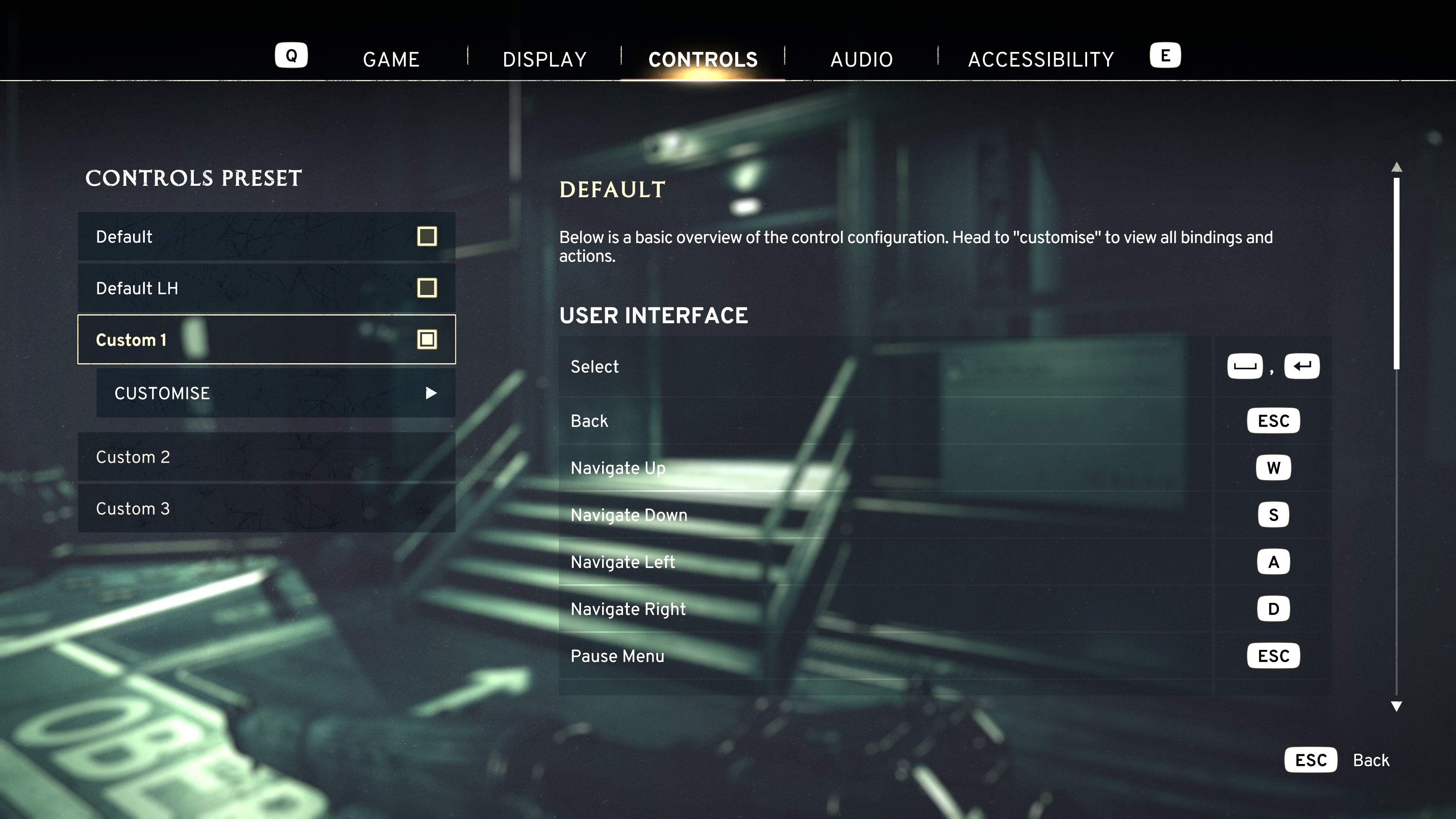Click the Select binding row

tap(944, 367)
